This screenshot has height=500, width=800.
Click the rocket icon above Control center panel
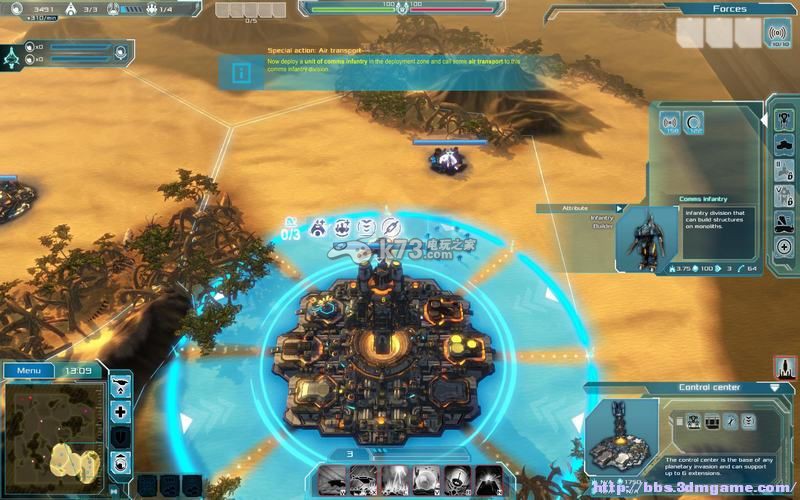click(785, 368)
